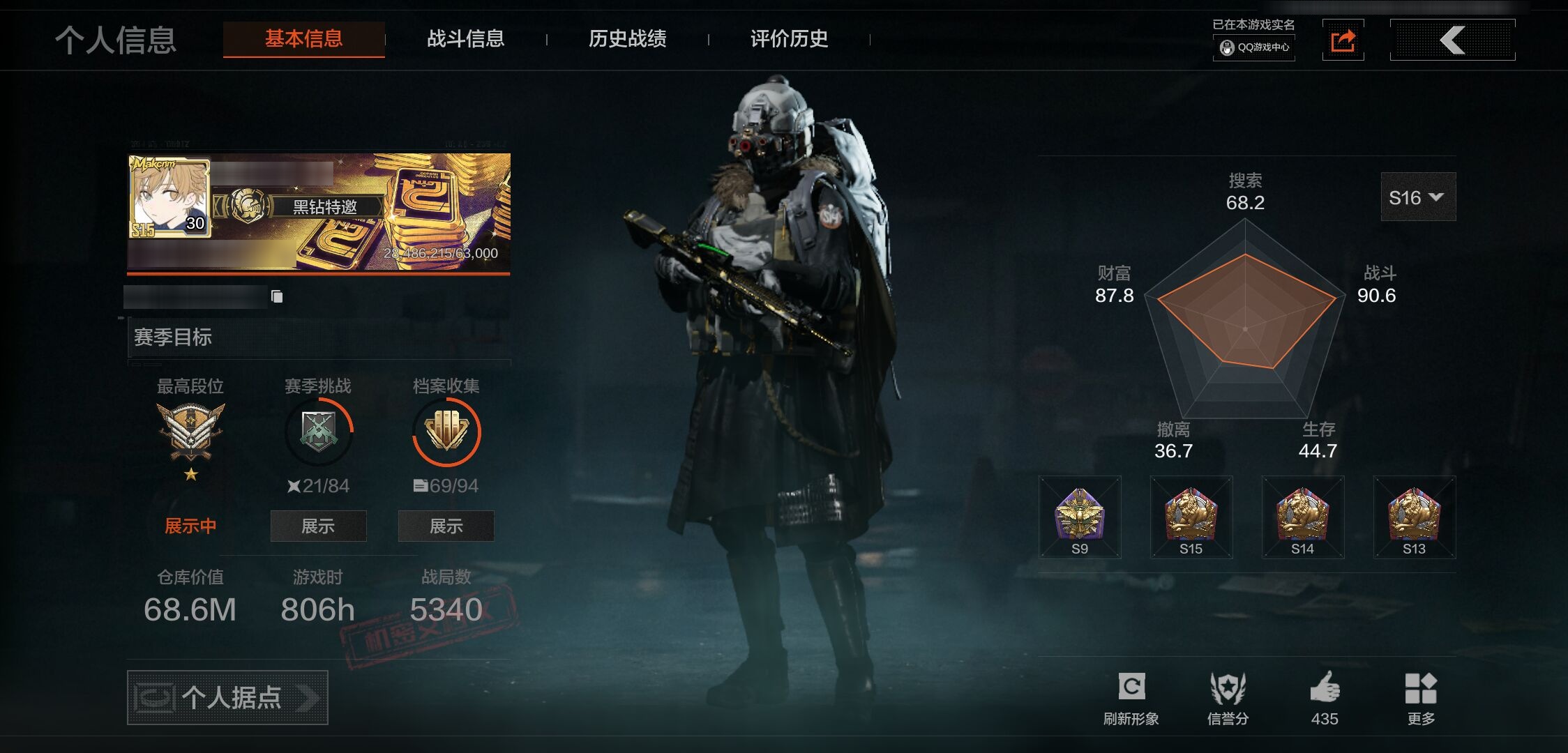Refresh character look via 刷新形象
This screenshot has height=753, width=1568.
pos(1131,698)
